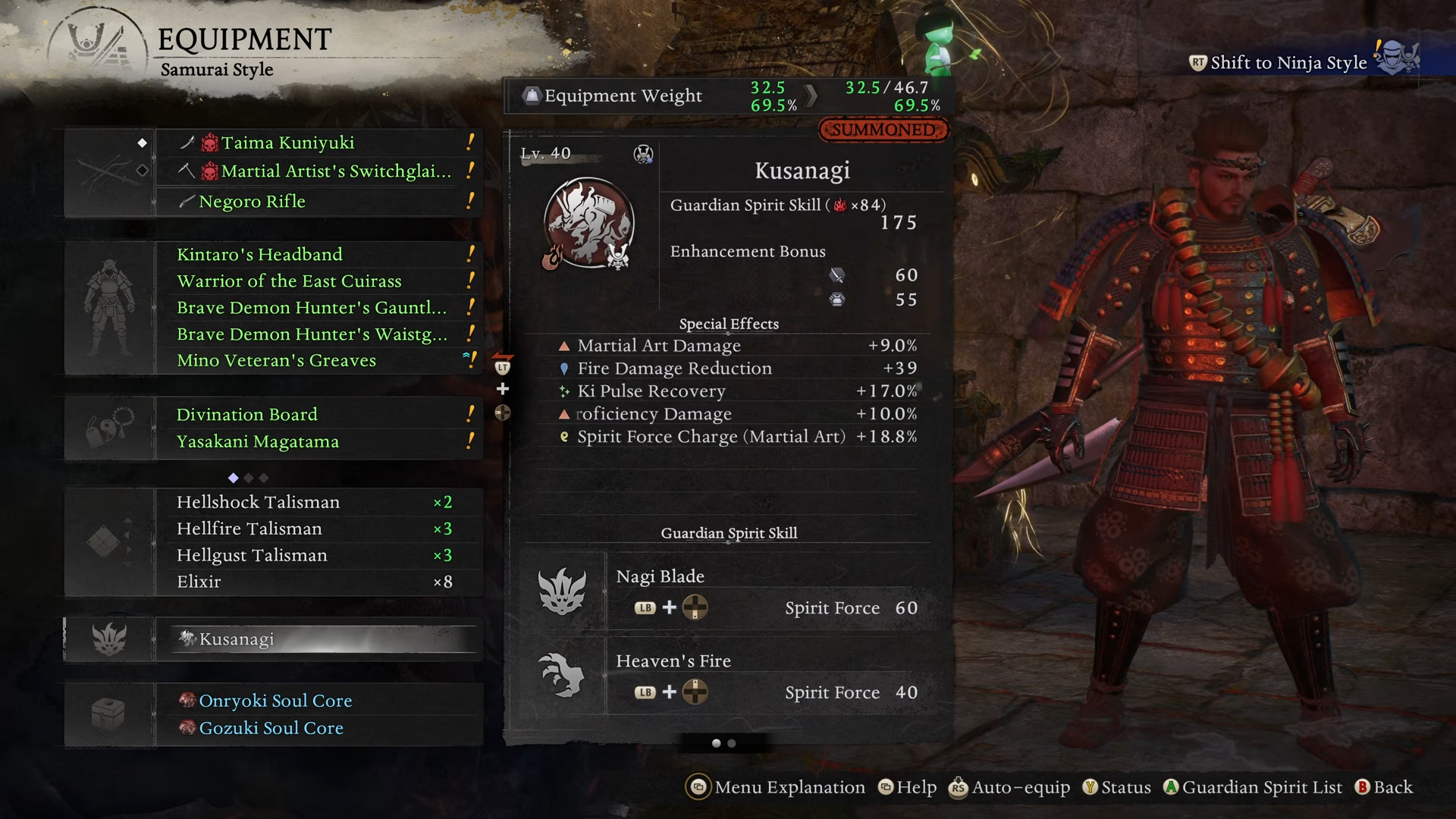This screenshot has width=1456, height=819.
Task: Click the Kusanagi guardian spirit portrait
Action: tap(589, 224)
